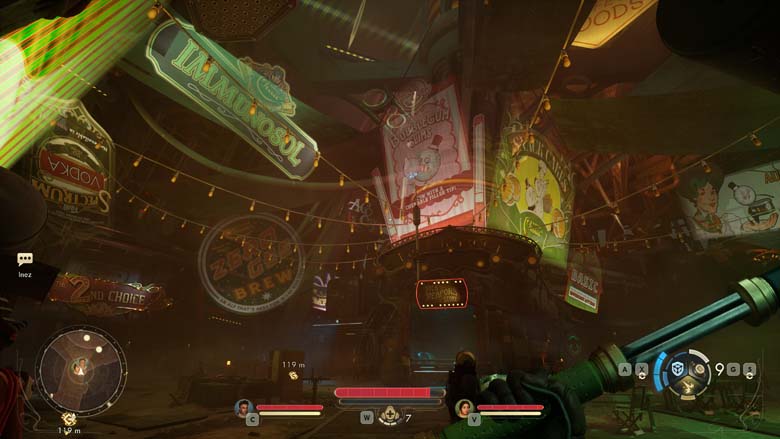This screenshot has height=439, width=780.
Task: Click the objective marker below the minimap
Action: click(69, 419)
